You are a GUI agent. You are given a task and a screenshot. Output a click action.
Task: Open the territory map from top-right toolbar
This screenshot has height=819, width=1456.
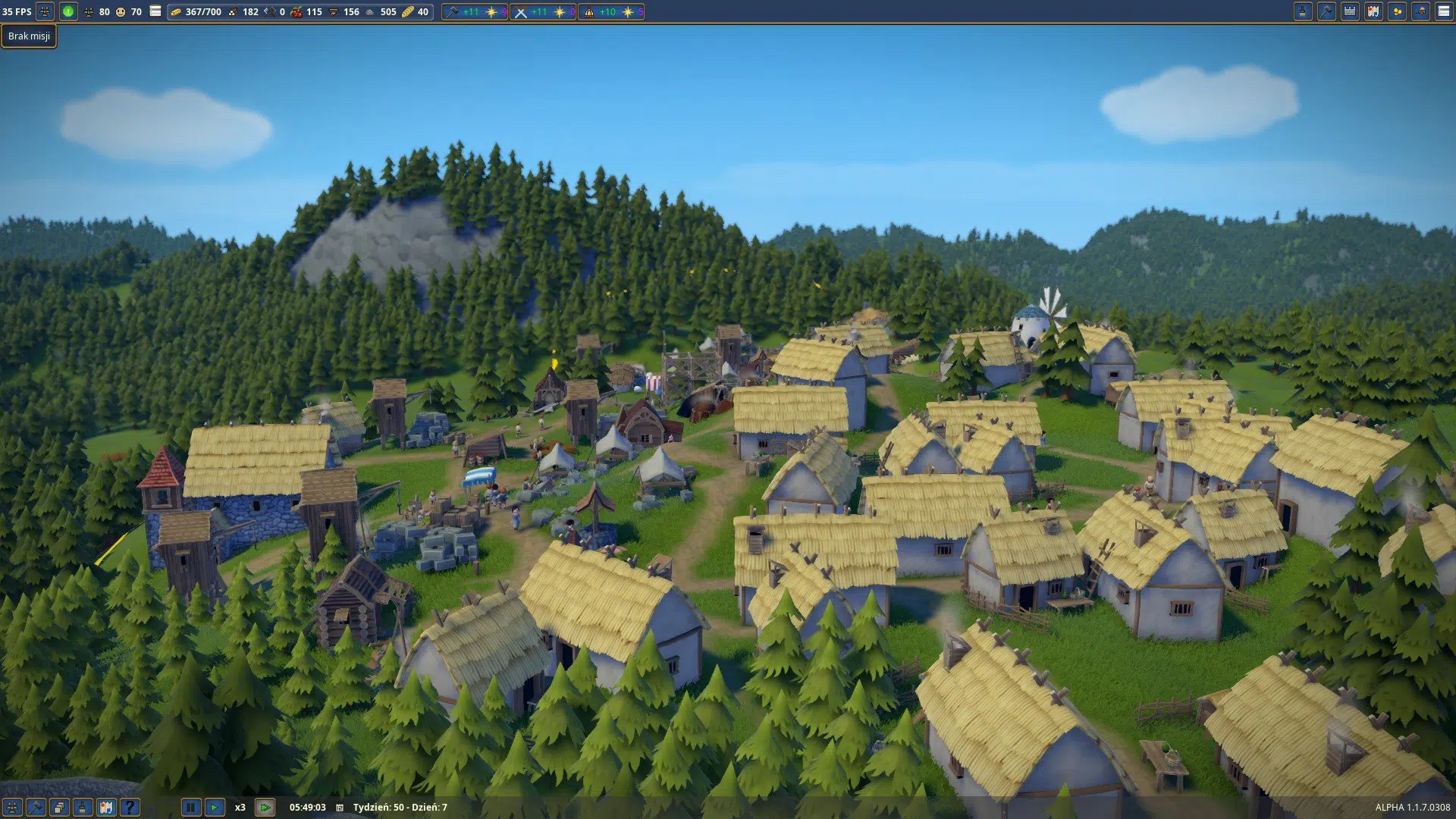coord(1373,11)
